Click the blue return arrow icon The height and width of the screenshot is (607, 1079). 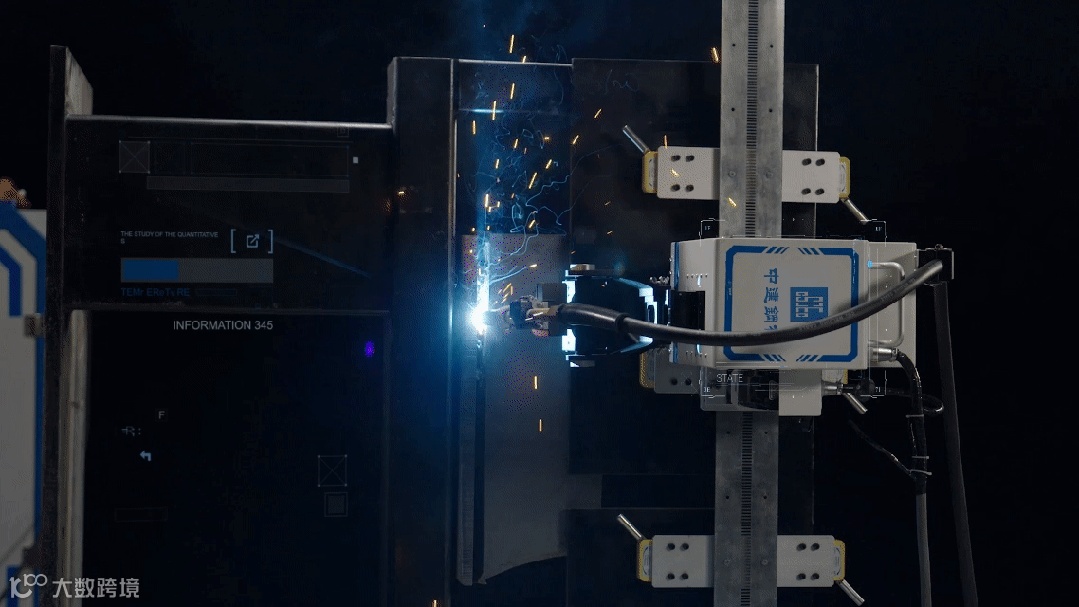tap(145, 456)
